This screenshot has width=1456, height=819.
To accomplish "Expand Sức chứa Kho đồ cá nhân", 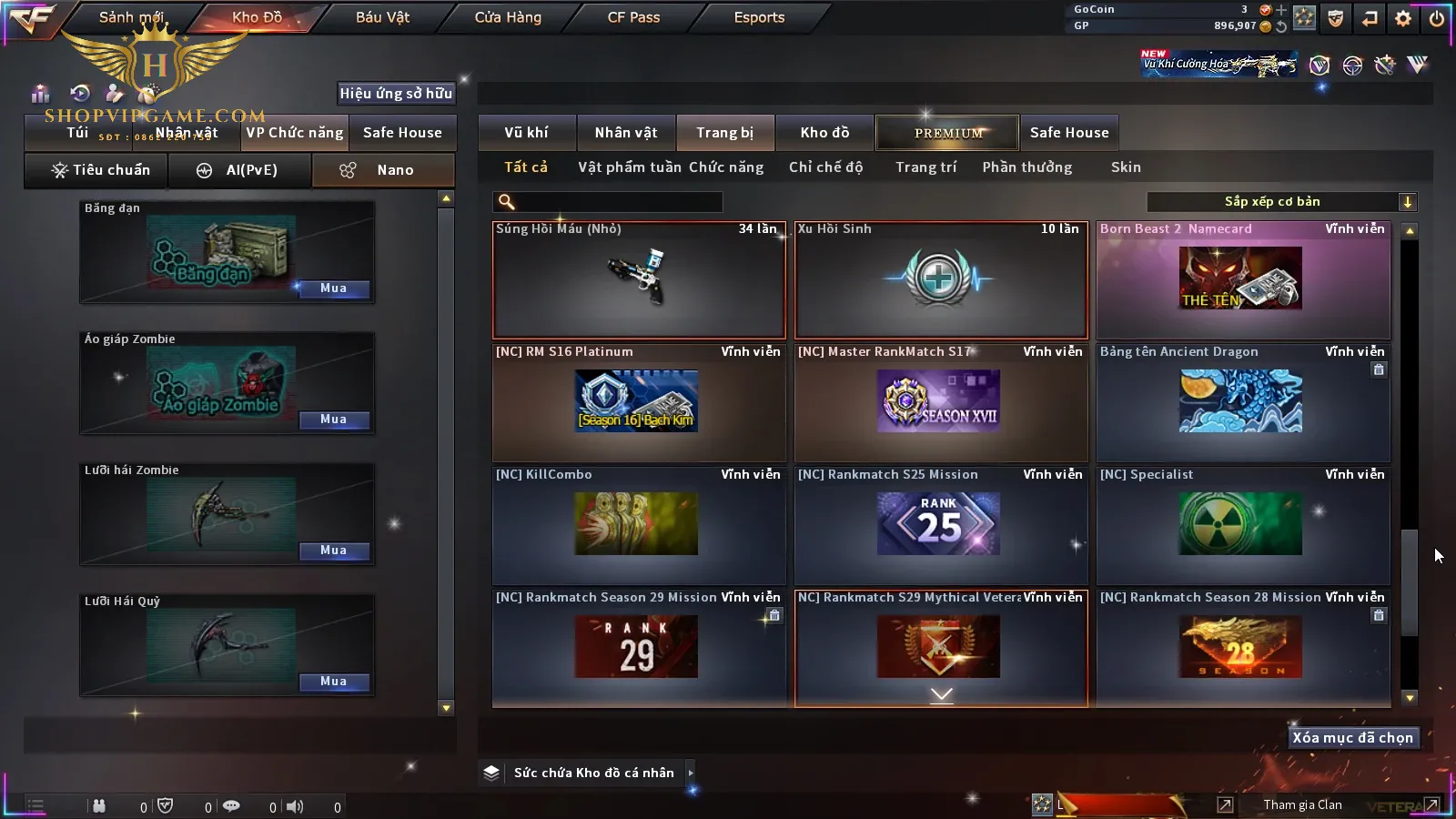I will point(691,773).
